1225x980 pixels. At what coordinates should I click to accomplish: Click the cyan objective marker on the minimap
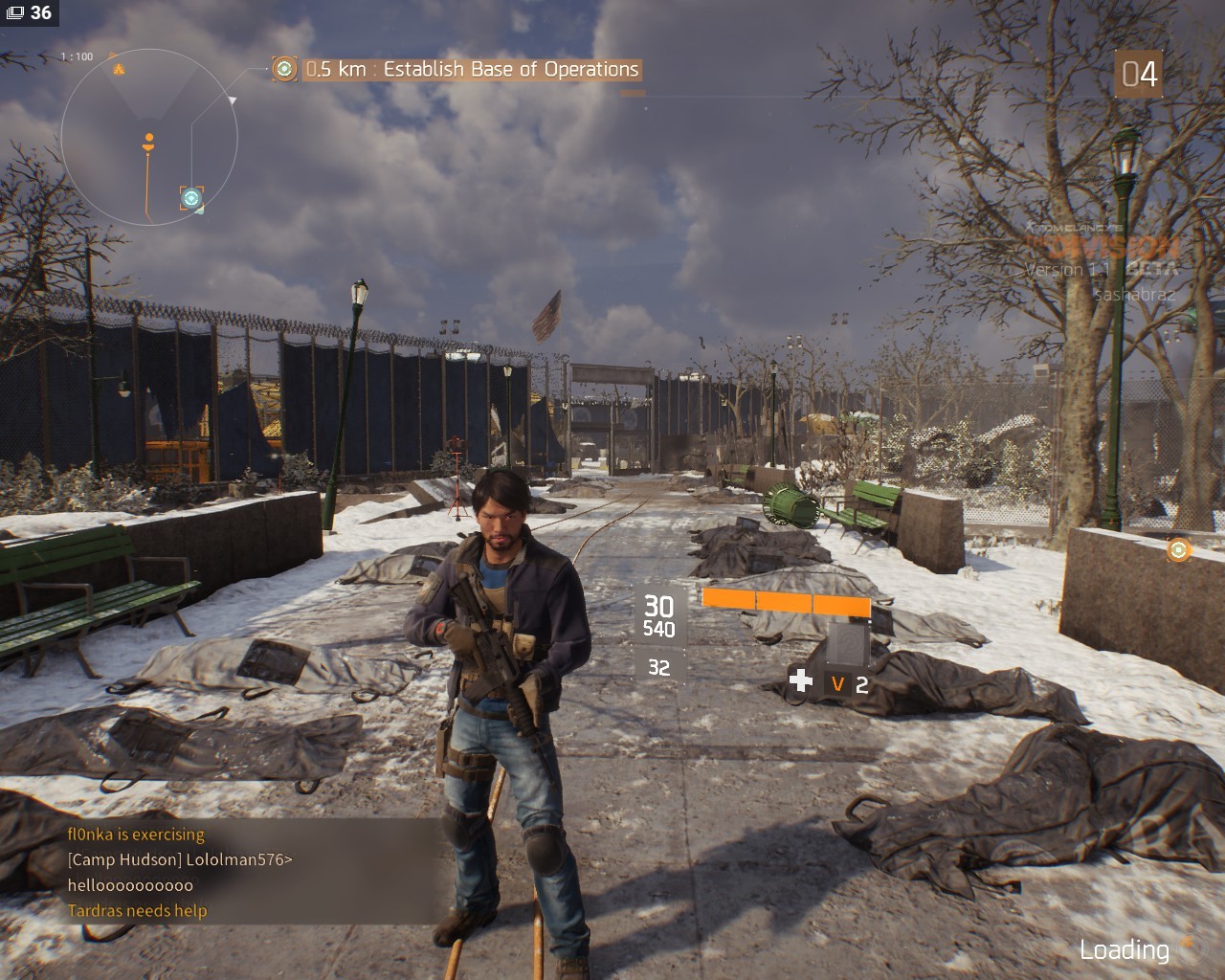(191, 198)
